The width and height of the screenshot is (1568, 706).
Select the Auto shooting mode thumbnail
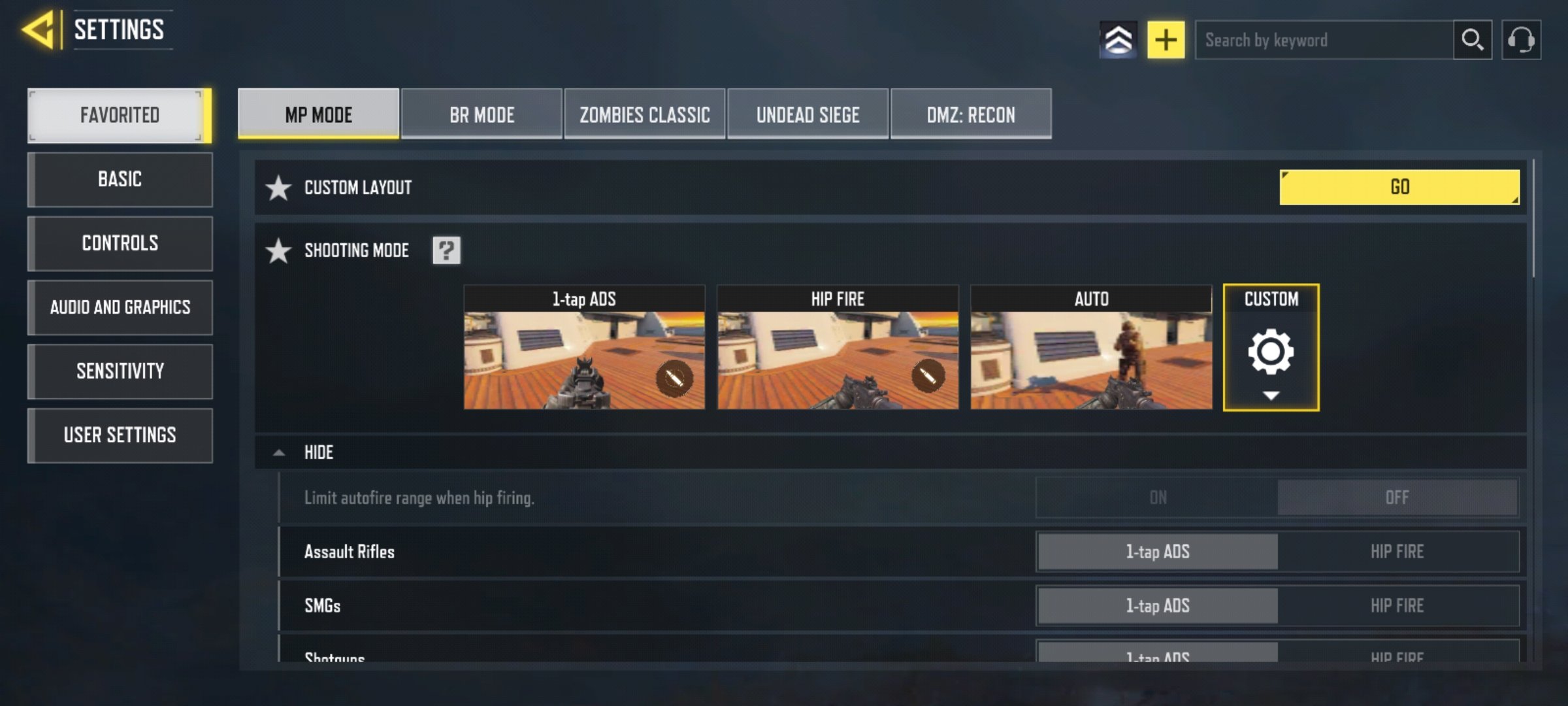(1091, 348)
